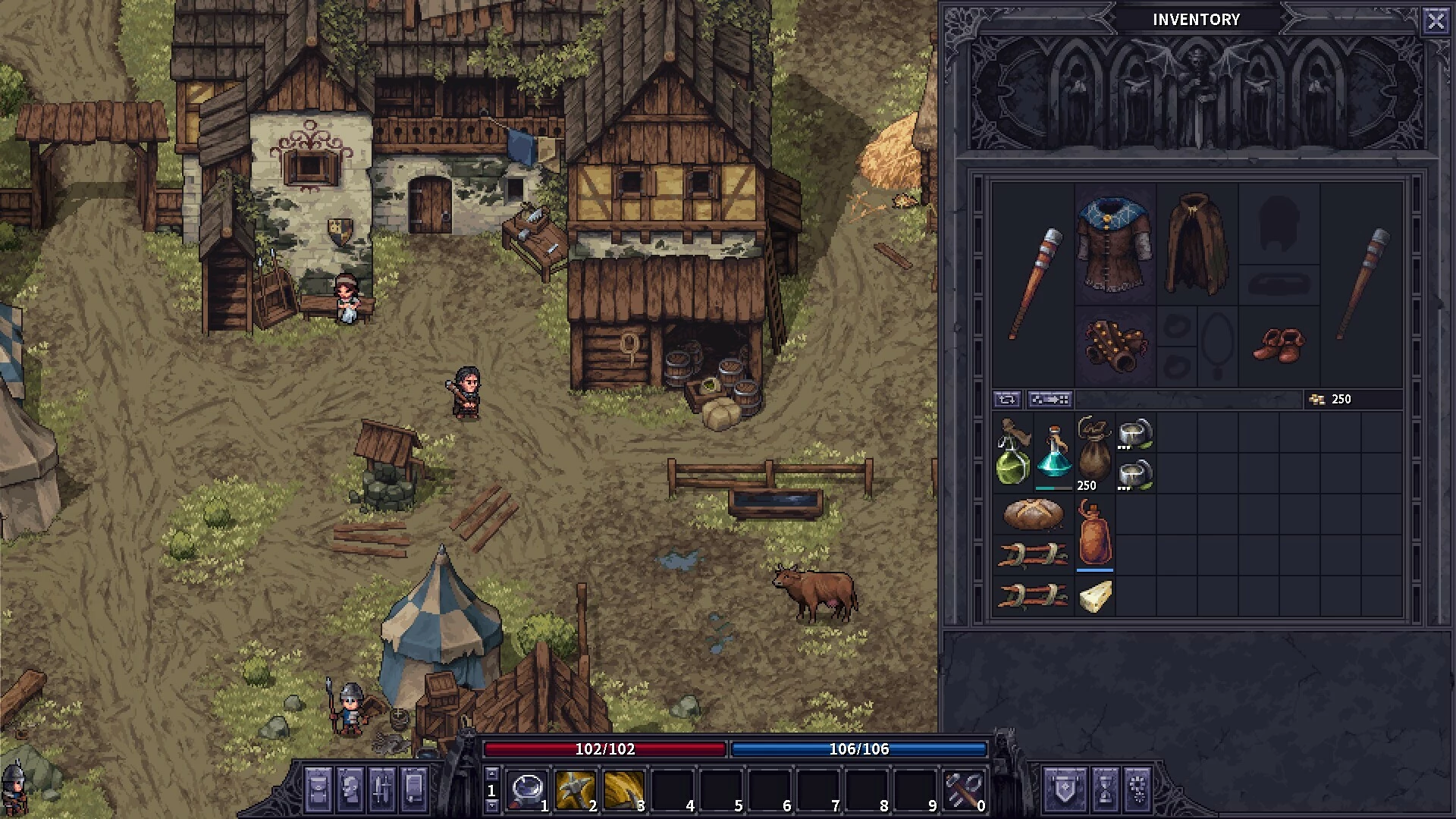Open the hourglass menu button
1456x819 pixels.
pos(1104,789)
